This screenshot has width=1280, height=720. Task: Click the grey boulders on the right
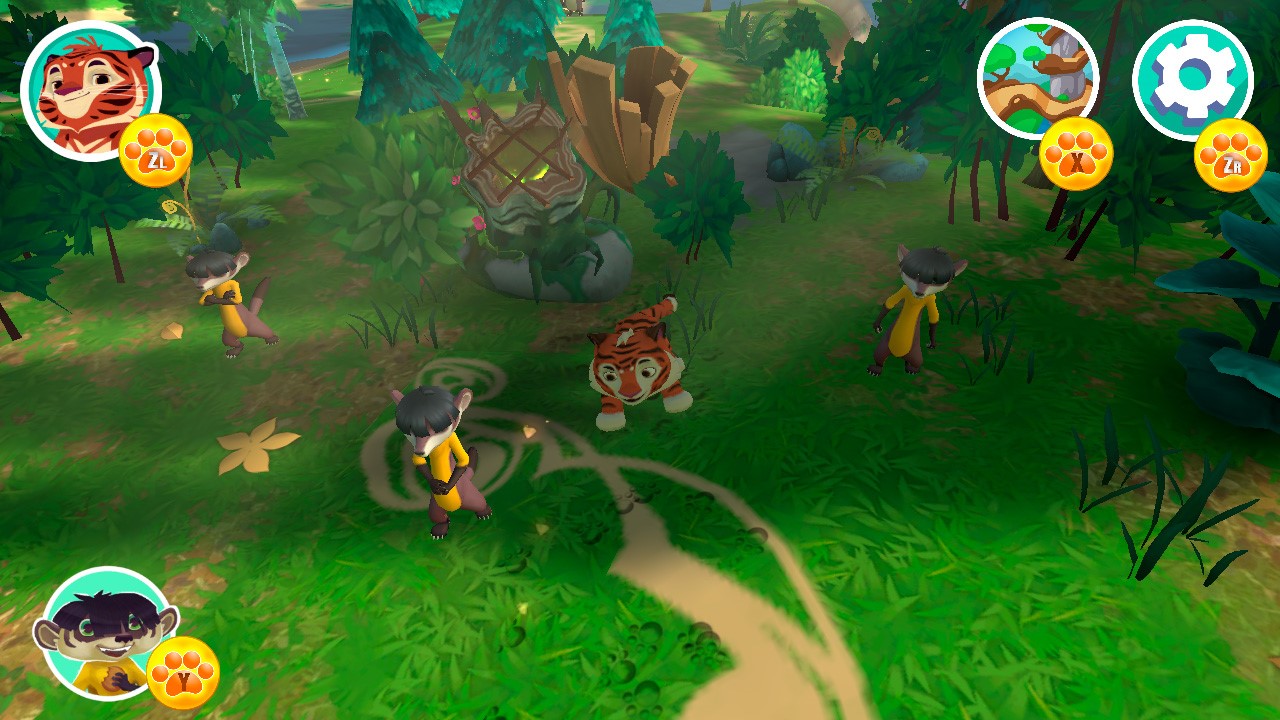(x=790, y=155)
